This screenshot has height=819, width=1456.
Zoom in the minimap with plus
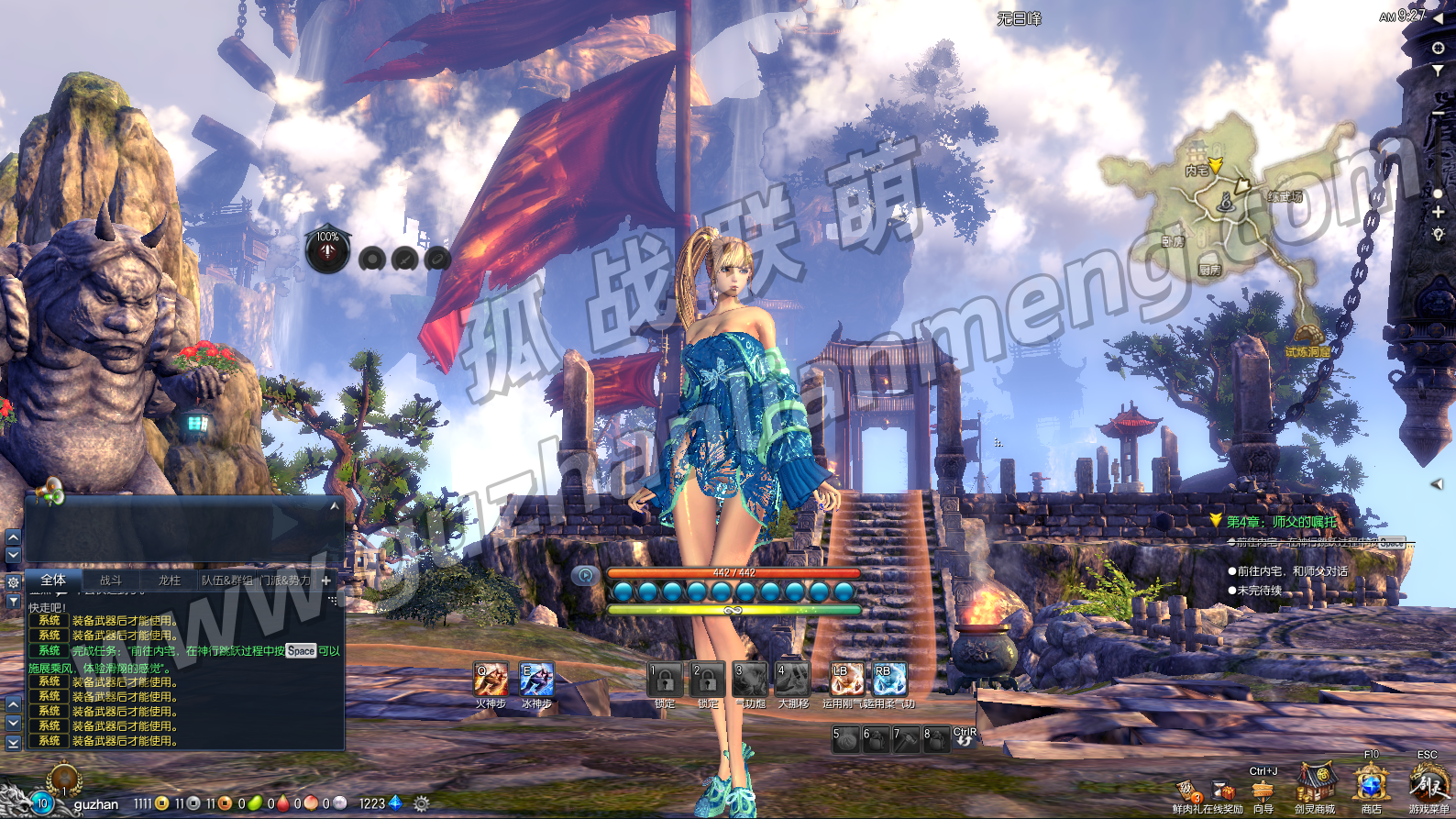[1438, 212]
